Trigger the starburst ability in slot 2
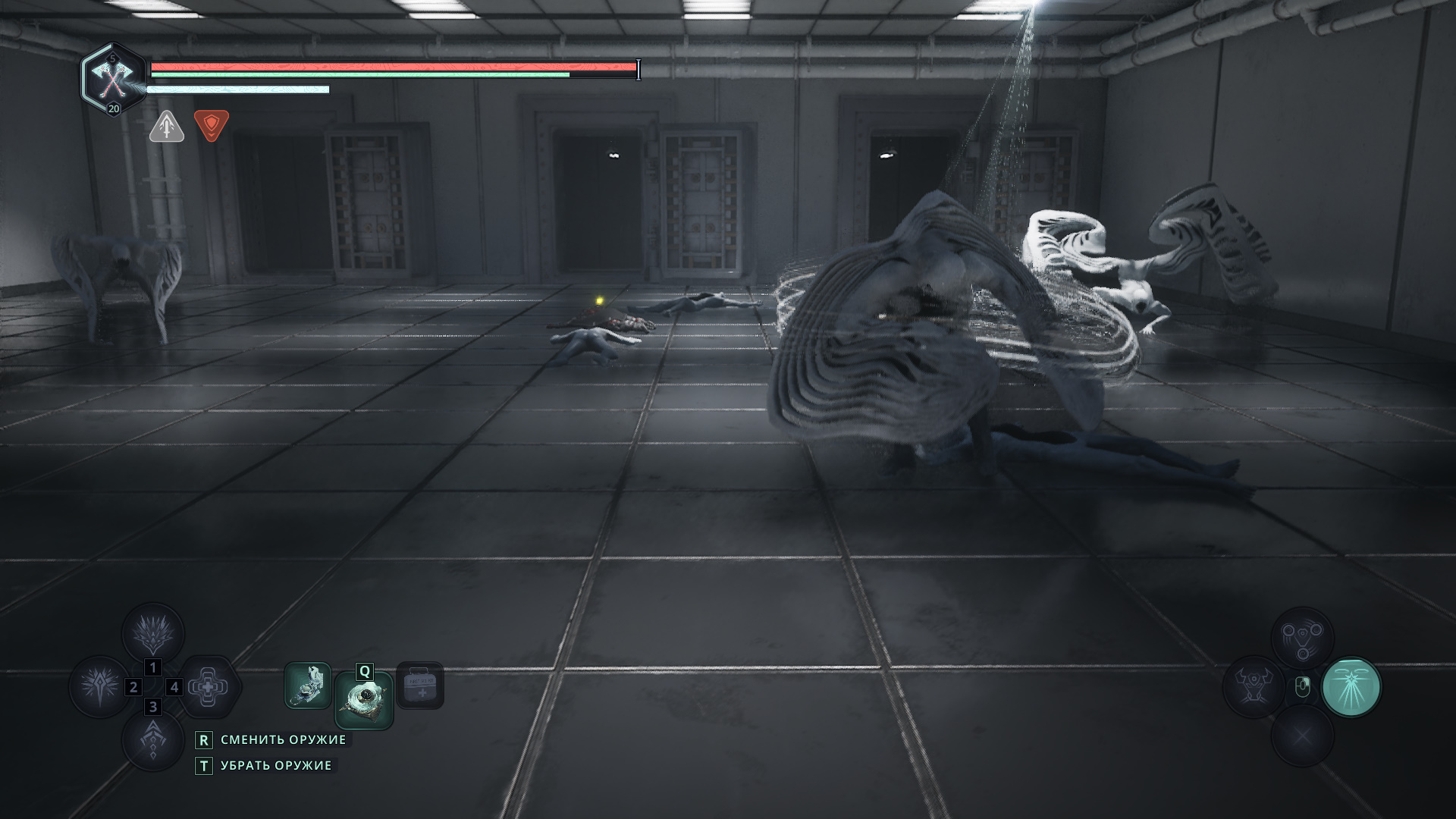 pyautogui.click(x=99, y=686)
